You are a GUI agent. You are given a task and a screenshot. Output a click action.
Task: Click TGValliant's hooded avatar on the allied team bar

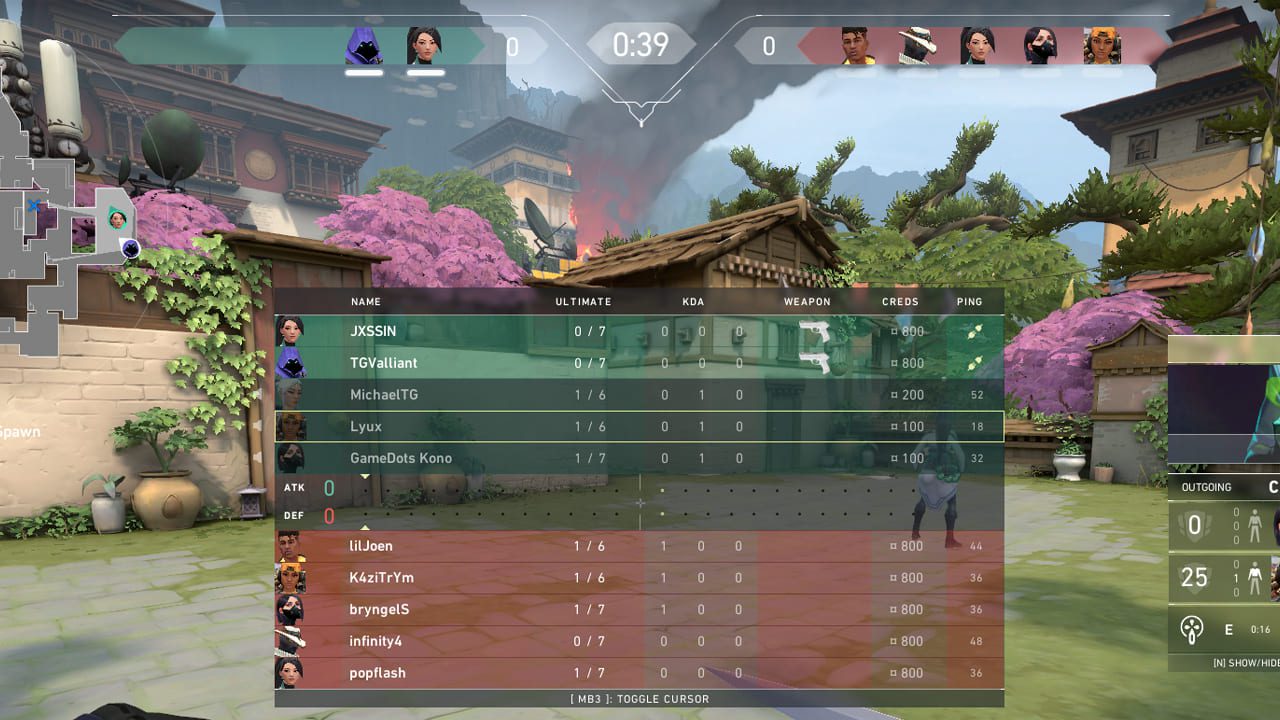coord(364,47)
